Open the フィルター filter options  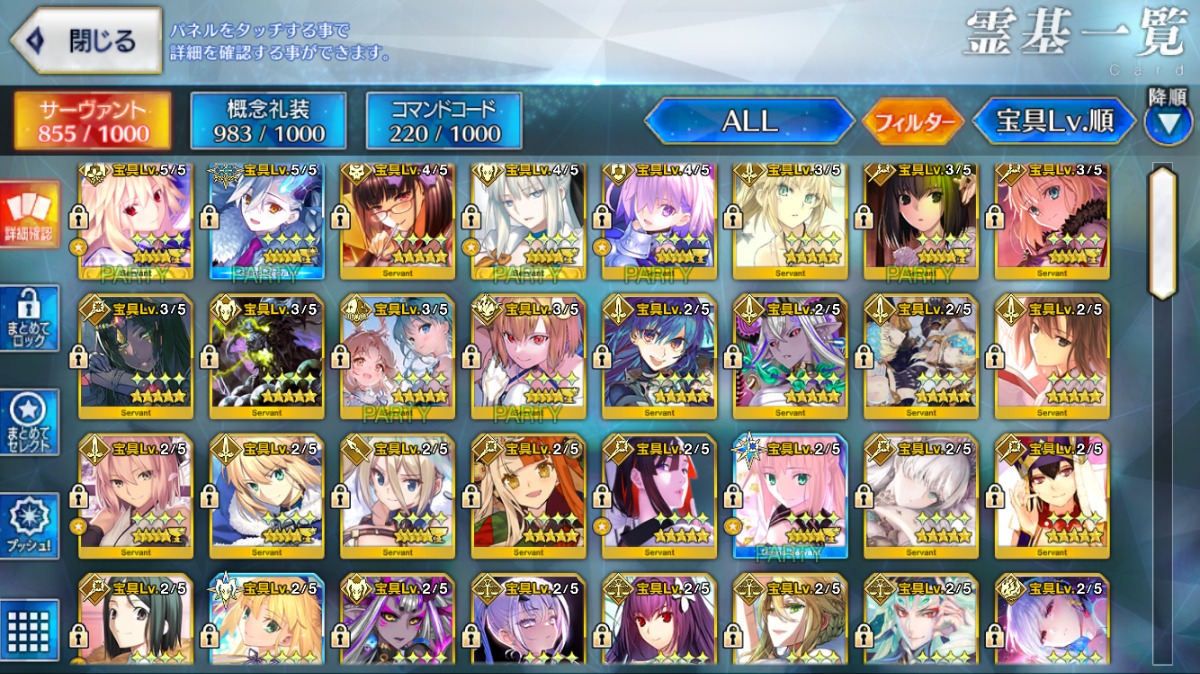tap(913, 122)
